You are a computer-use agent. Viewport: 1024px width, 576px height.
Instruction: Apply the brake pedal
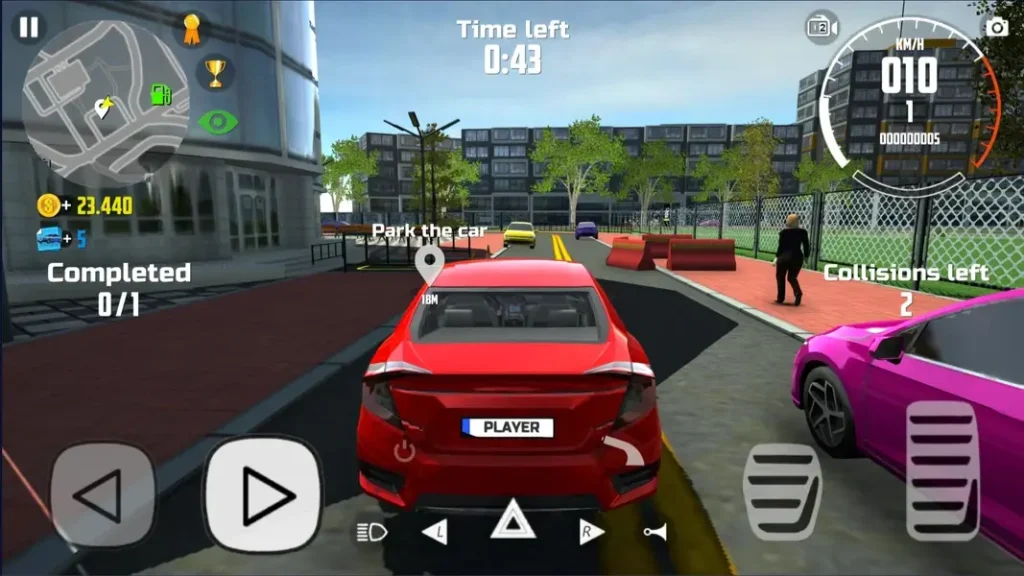pos(781,491)
